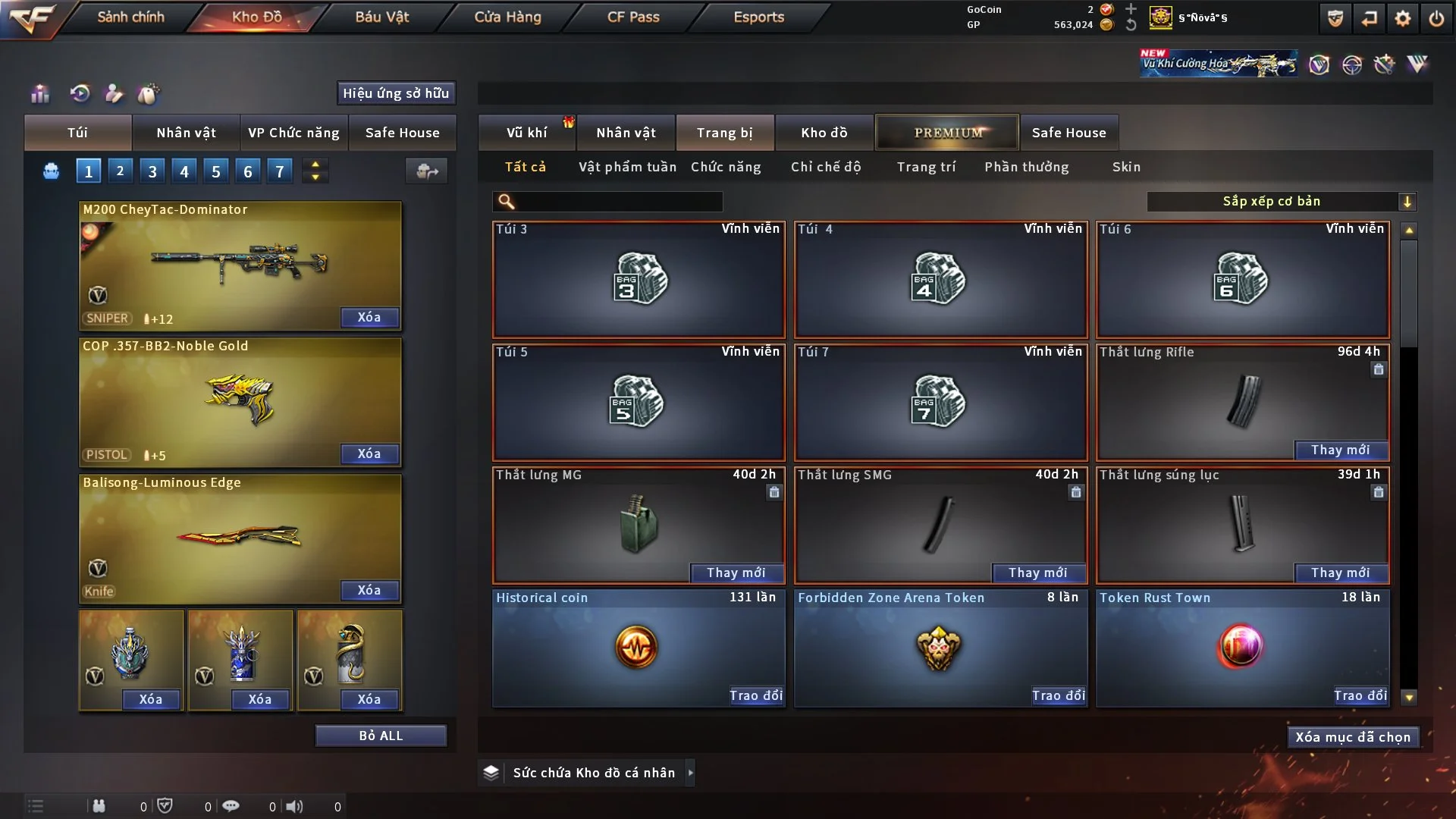1456x819 pixels.
Task: Click the power exit button
Action: 1436,18
